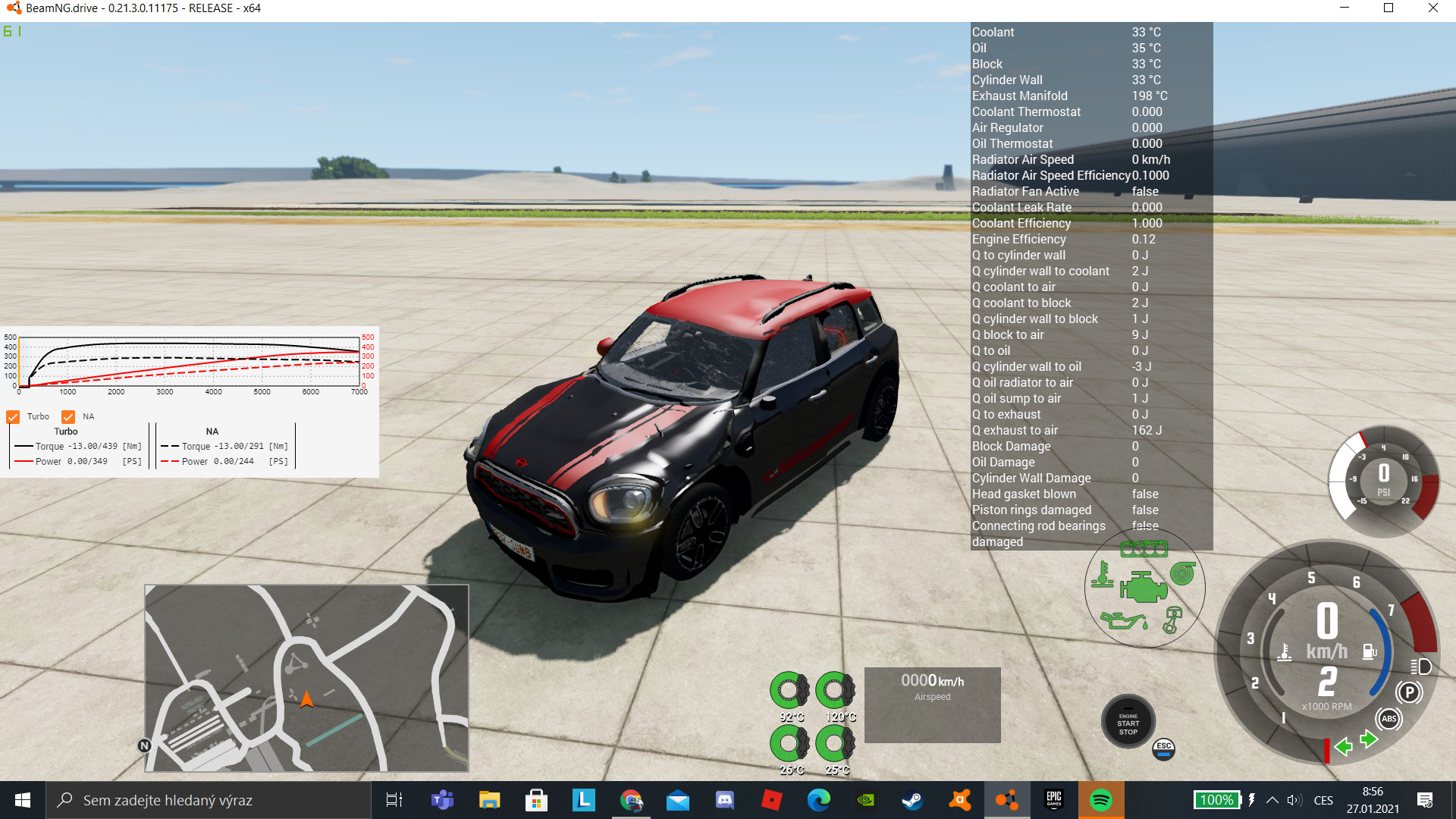Select the piston and connecting rod icon
The height and width of the screenshot is (819, 1456).
[1174, 620]
